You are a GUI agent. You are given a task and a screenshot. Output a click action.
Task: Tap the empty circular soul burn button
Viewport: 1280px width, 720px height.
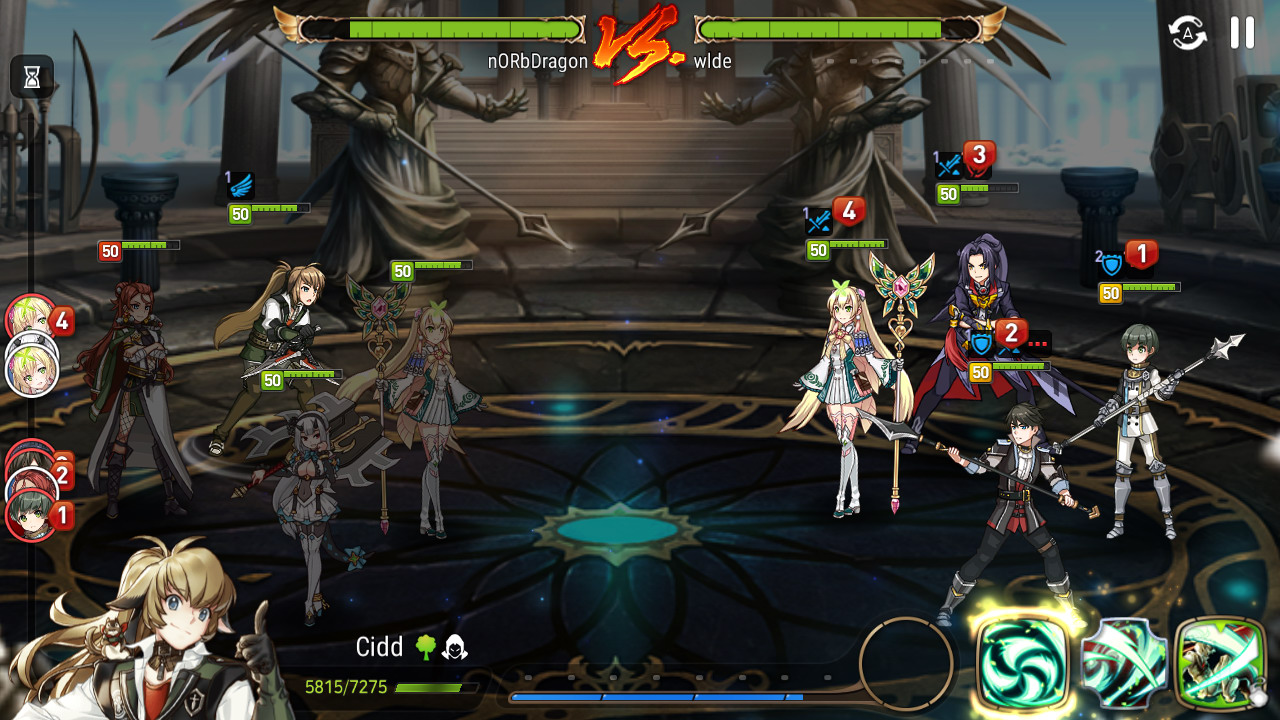coord(906,663)
